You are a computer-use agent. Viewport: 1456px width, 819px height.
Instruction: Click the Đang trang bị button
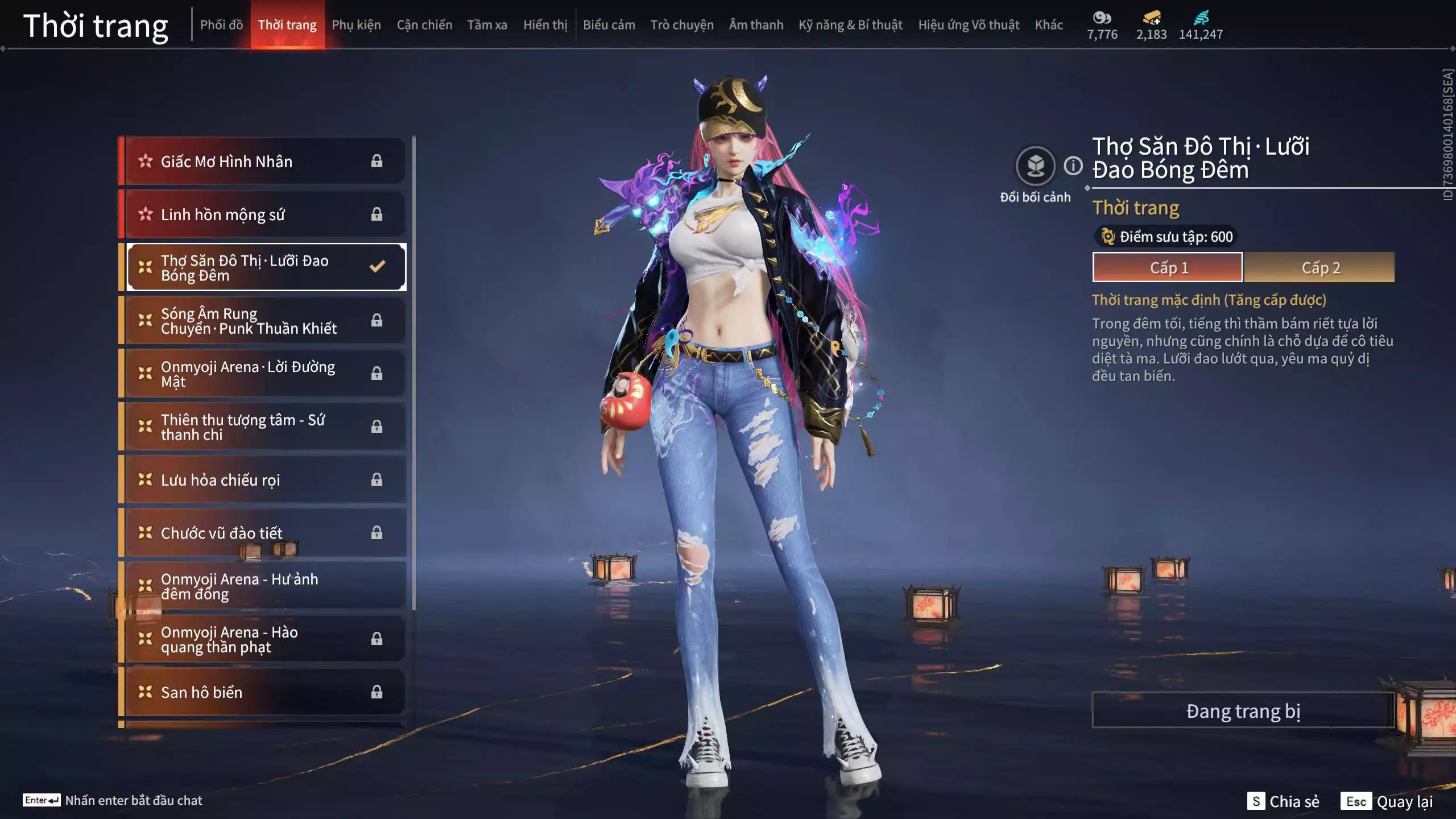(x=1243, y=710)
